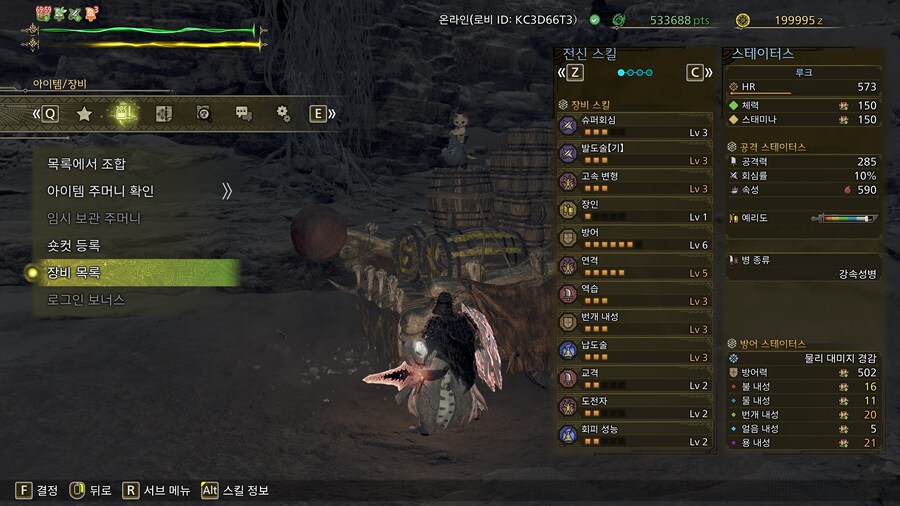
Task: Open 아이템 주머니 확인
Action: [101, 191]
